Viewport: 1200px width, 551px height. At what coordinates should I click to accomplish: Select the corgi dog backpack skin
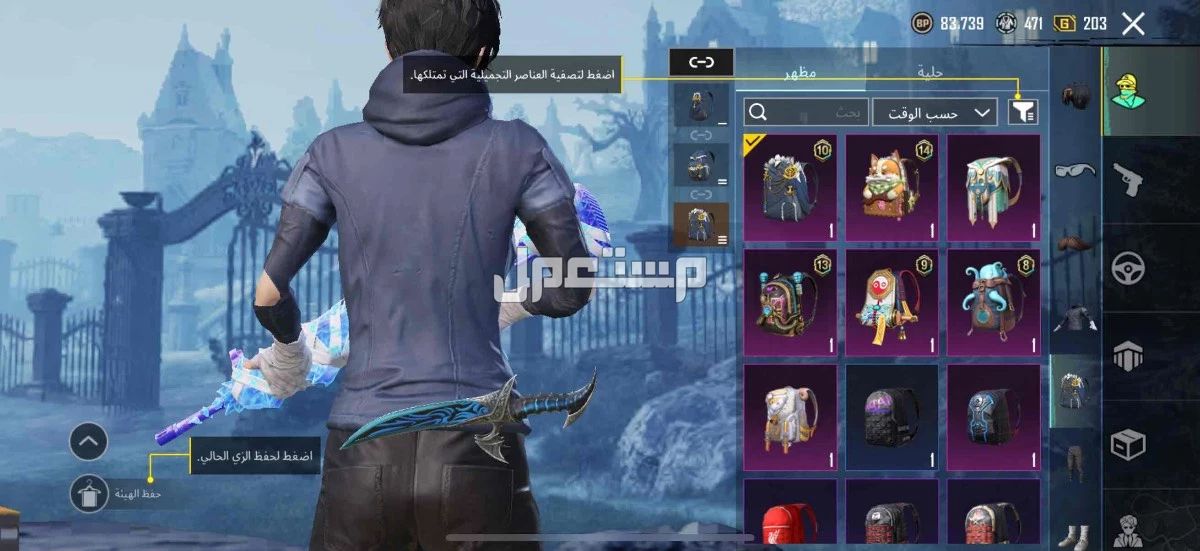(892, 188)
